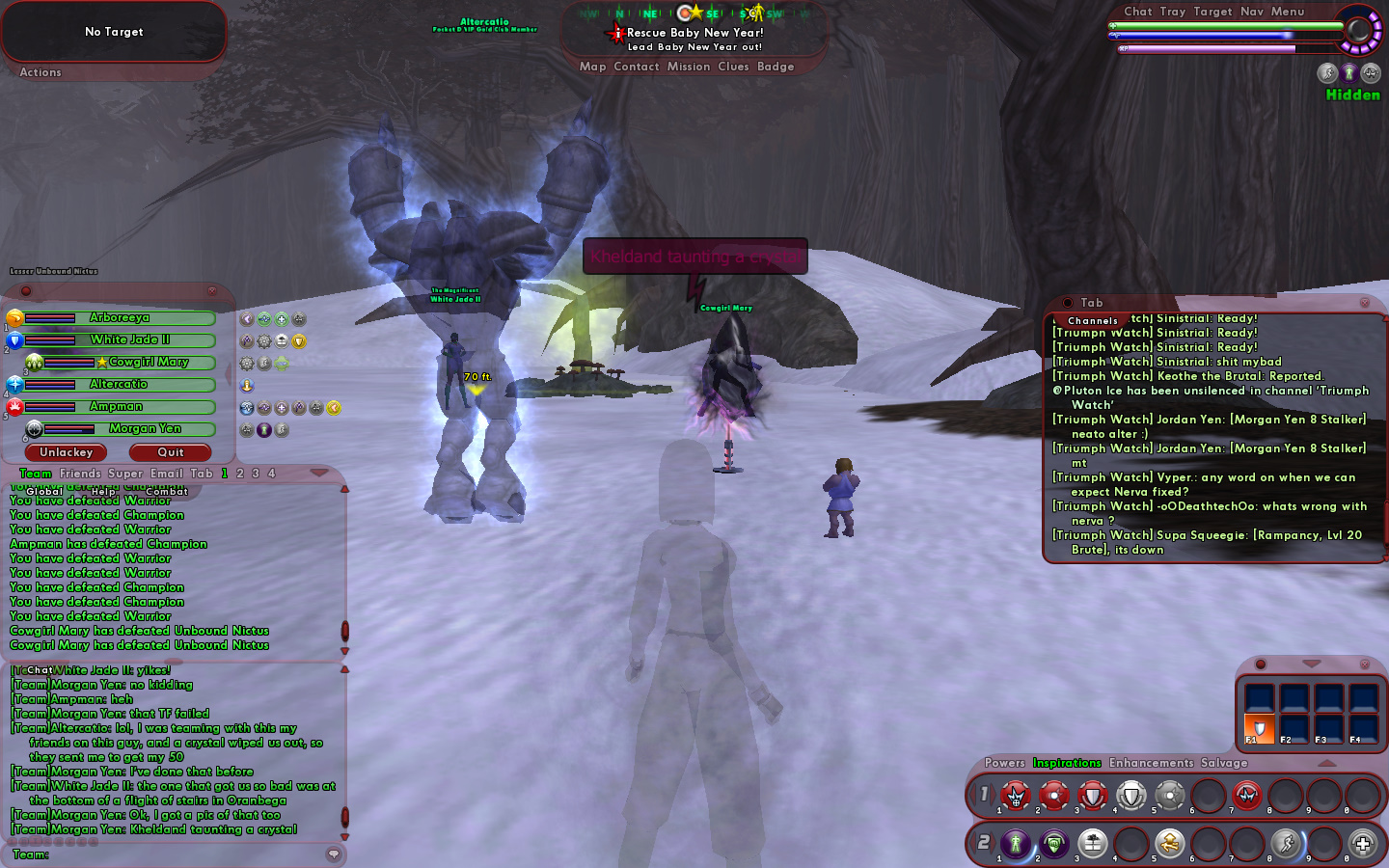Switch to the Friends tab
Screen dimensions: 1389x868
[80, 474]
